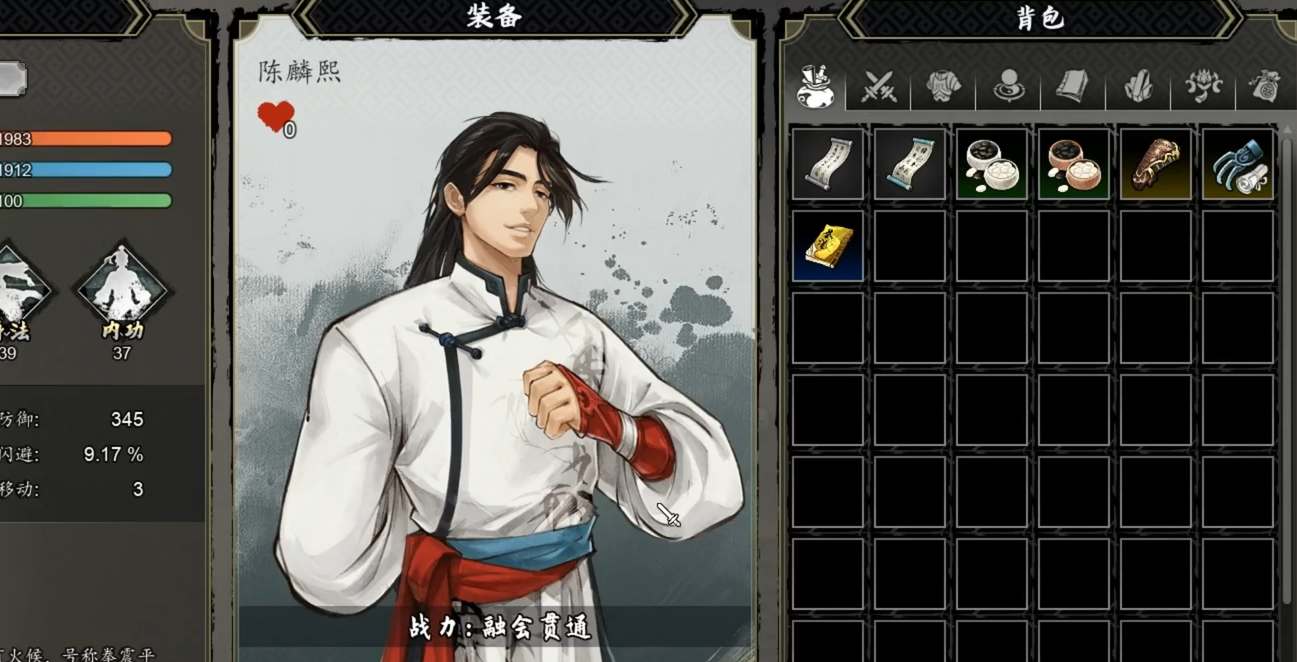1297x662 pixels.
Task: Select the sack-shaped all items tab
Action: (x=815, y=87)
